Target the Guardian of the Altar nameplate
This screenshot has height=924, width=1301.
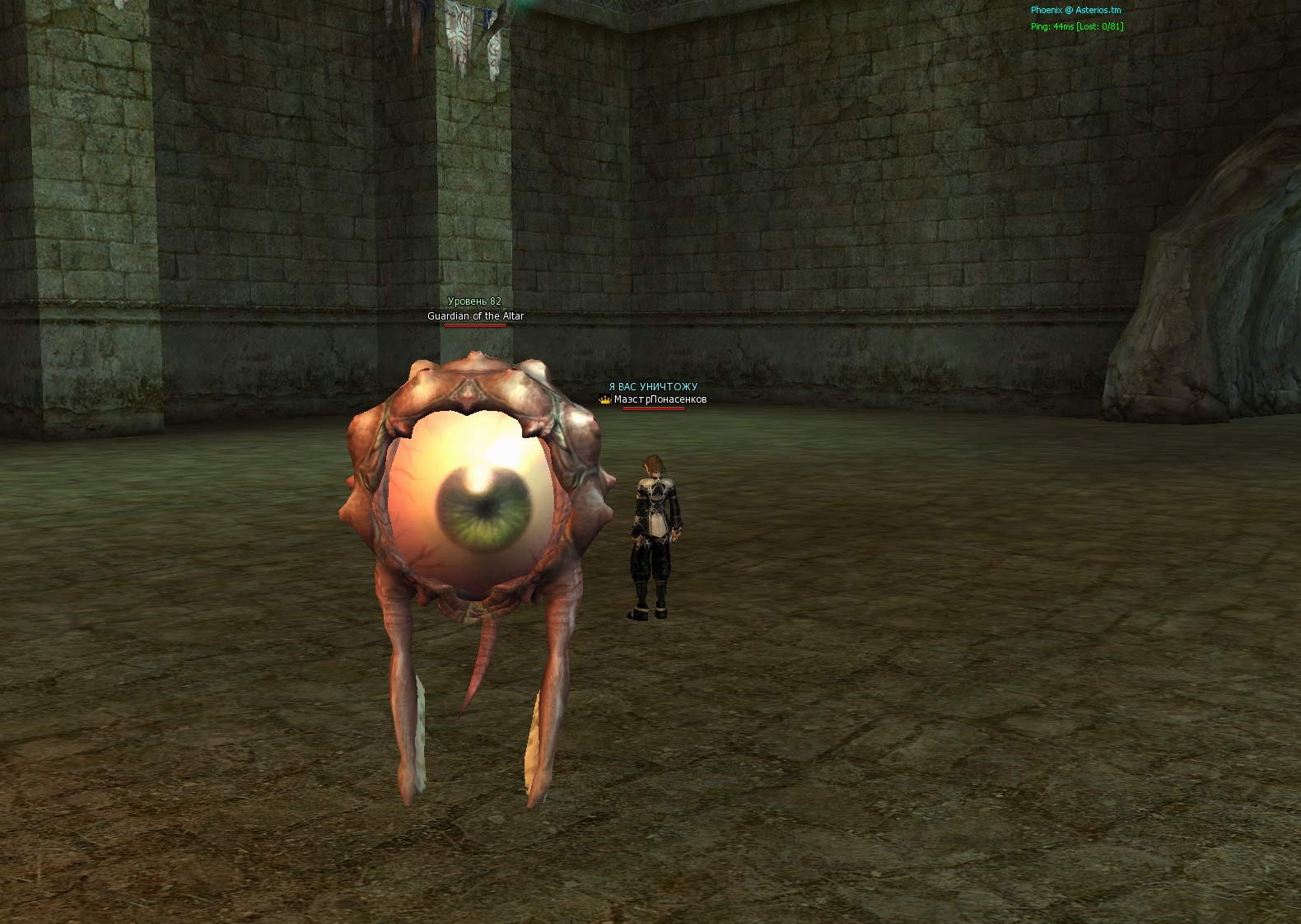[x=475, y=316]
